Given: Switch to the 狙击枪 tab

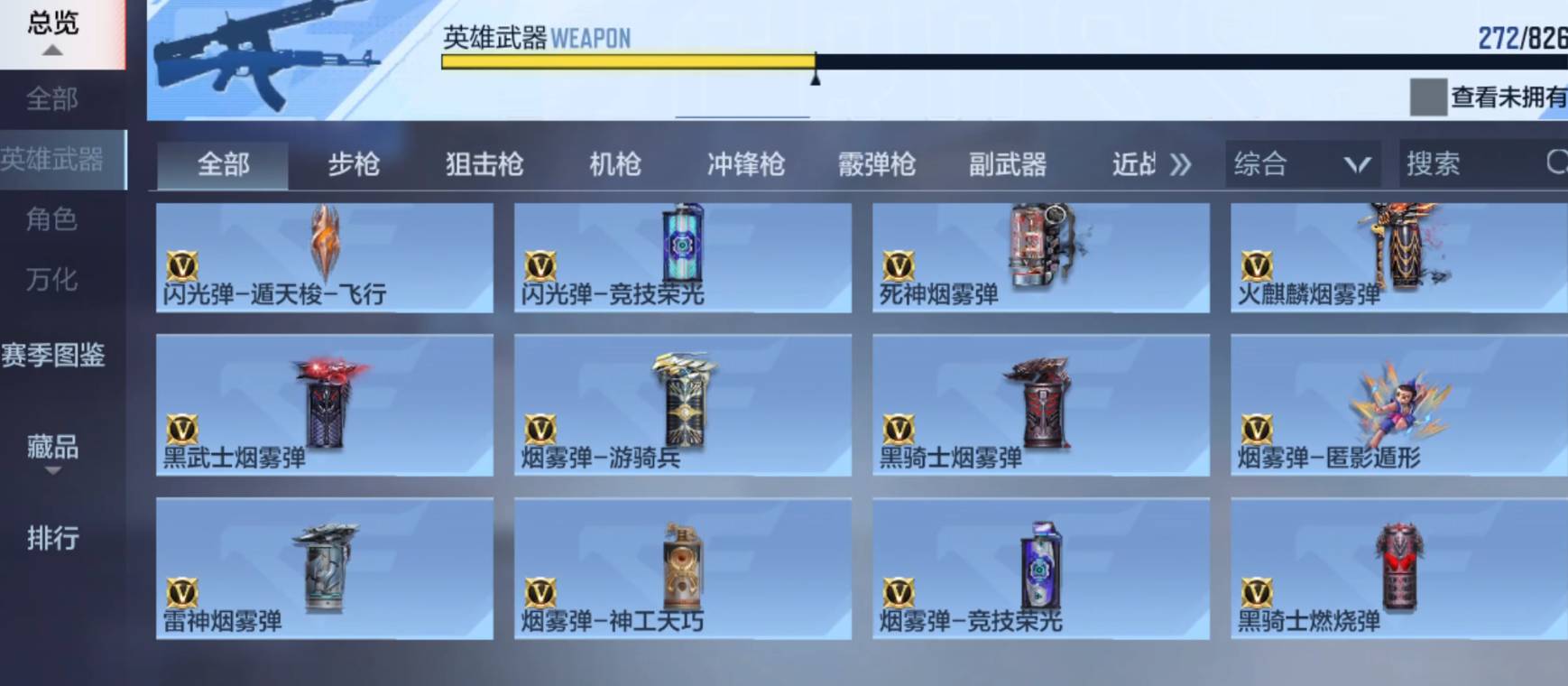Looking at the screenshot, I should pyautogui.click(x=484, y=164).
